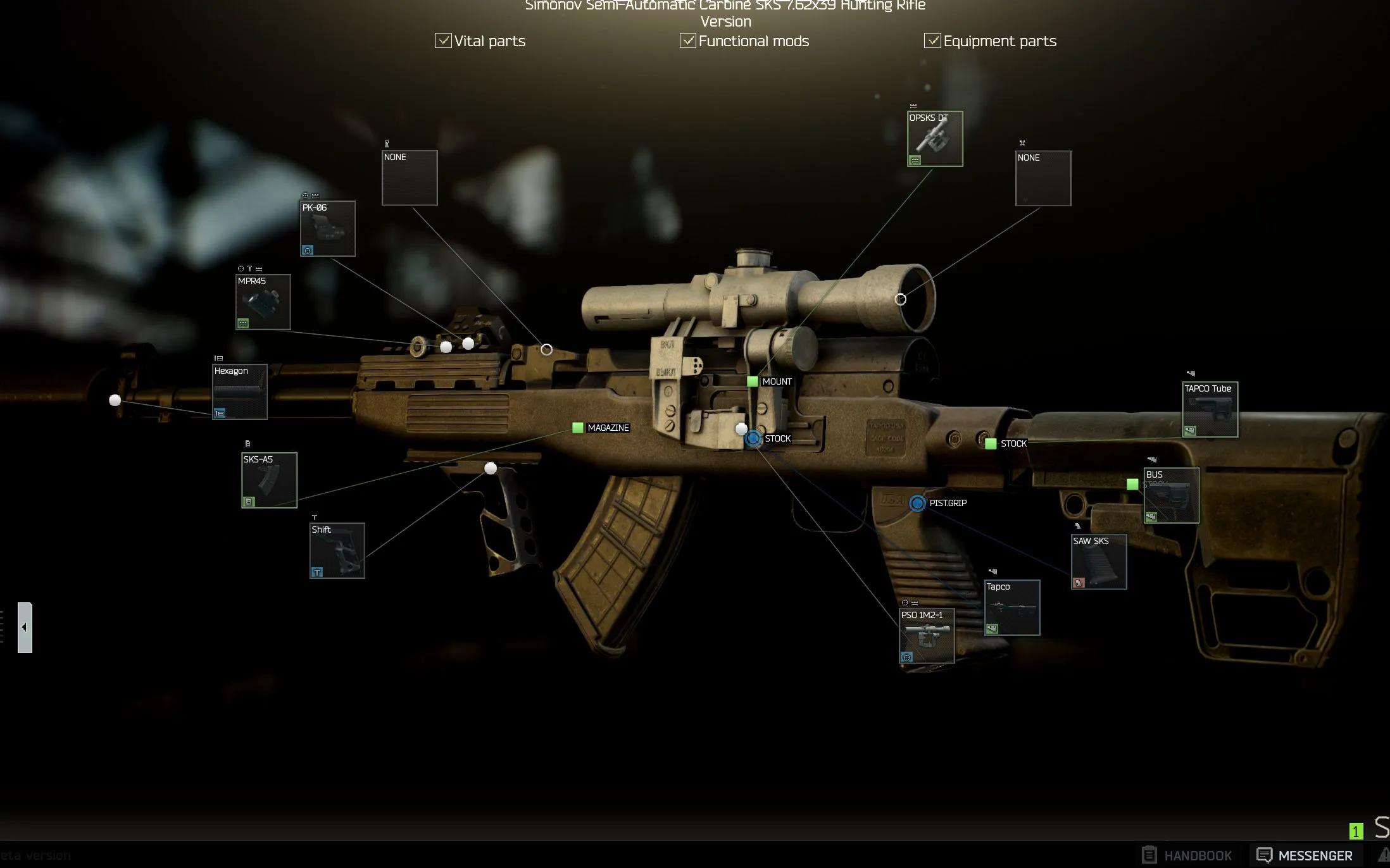Open the MOUNT slot marker
The height and width of the screenshot is (868, 1390).
(x=752, y=381)
